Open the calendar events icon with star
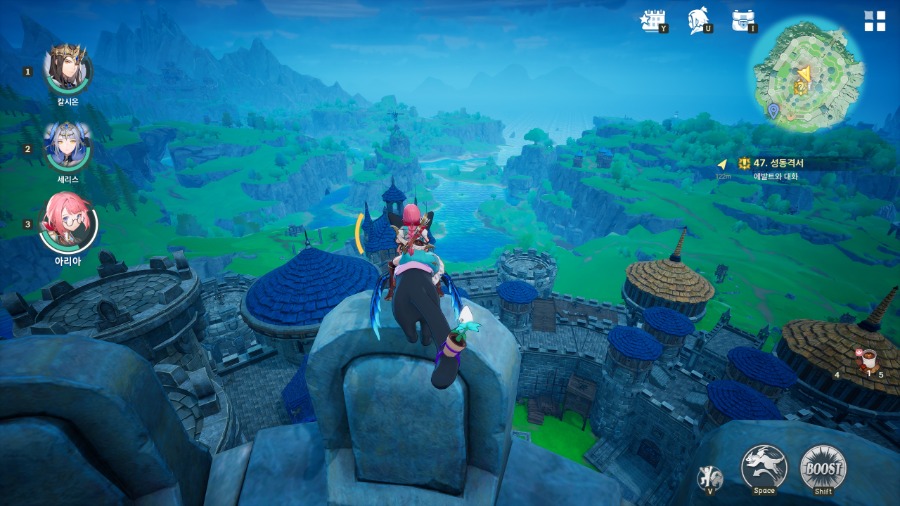The image size is (900, 506). point(653,20)
